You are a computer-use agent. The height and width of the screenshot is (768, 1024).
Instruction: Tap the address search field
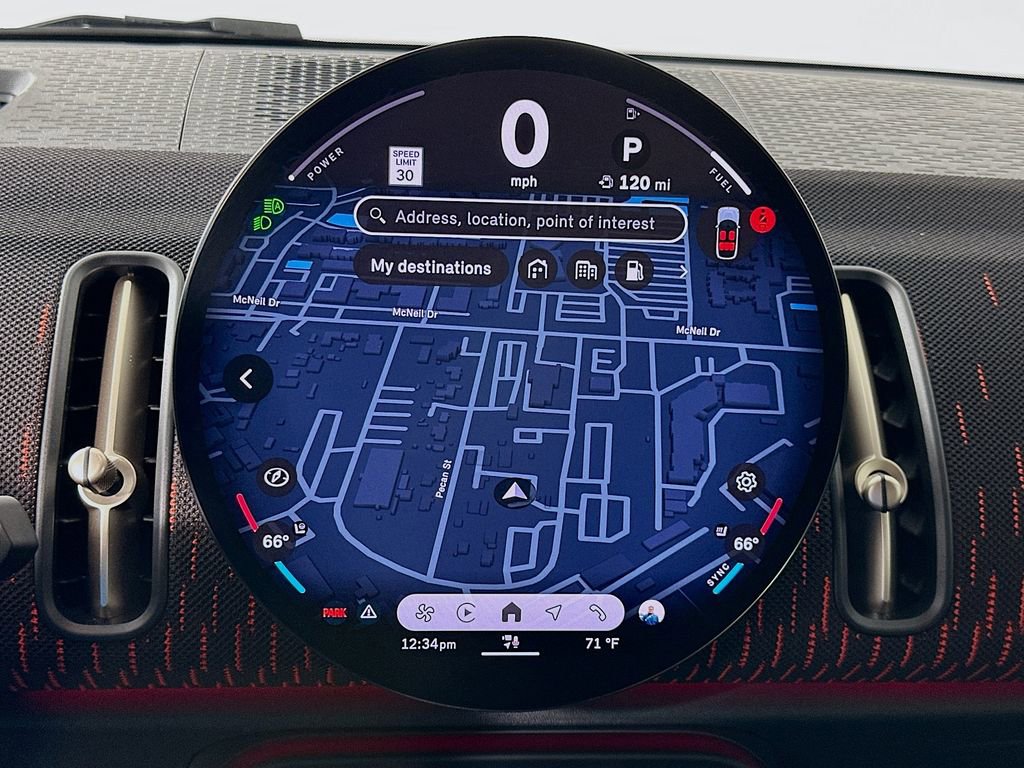[x=520, y=219]
